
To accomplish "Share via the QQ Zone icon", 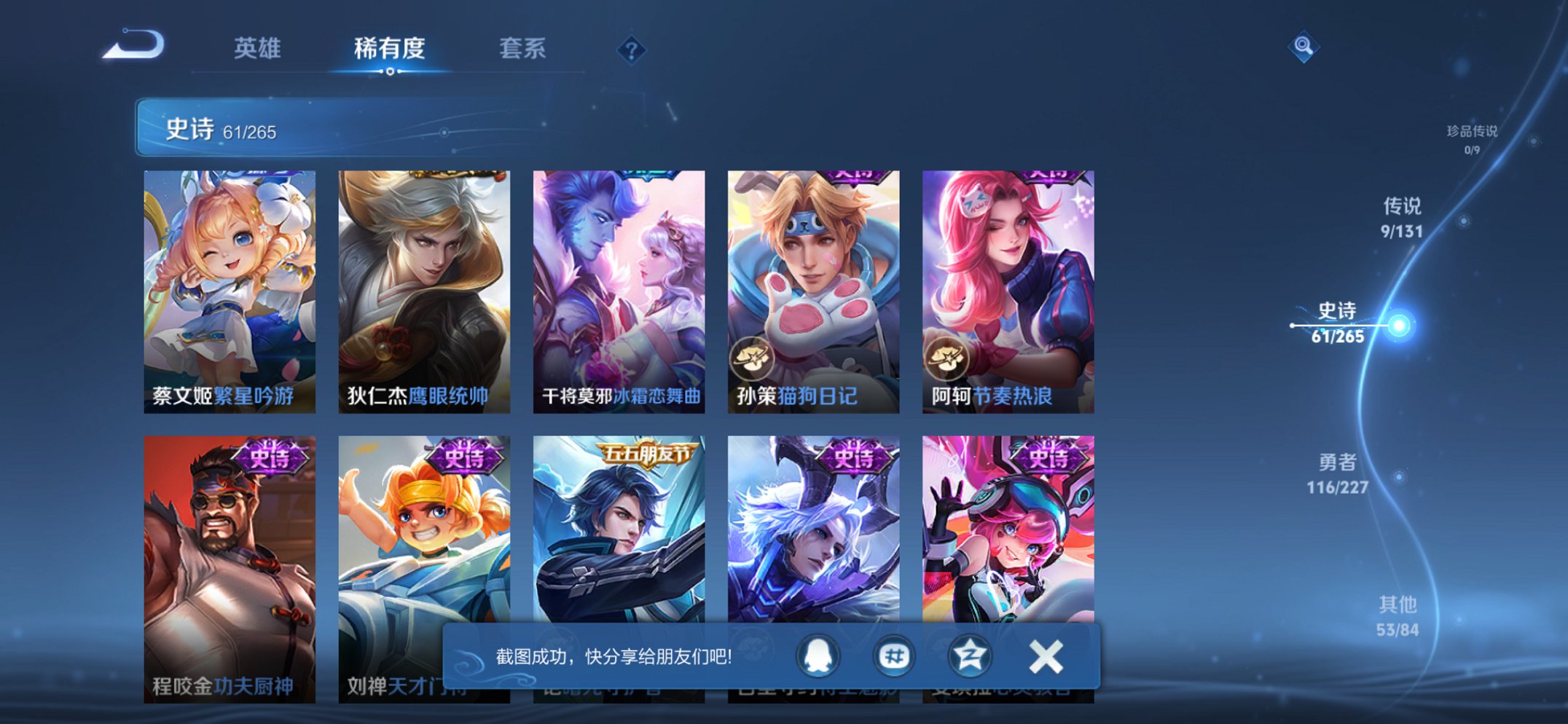I will (969, 656).
